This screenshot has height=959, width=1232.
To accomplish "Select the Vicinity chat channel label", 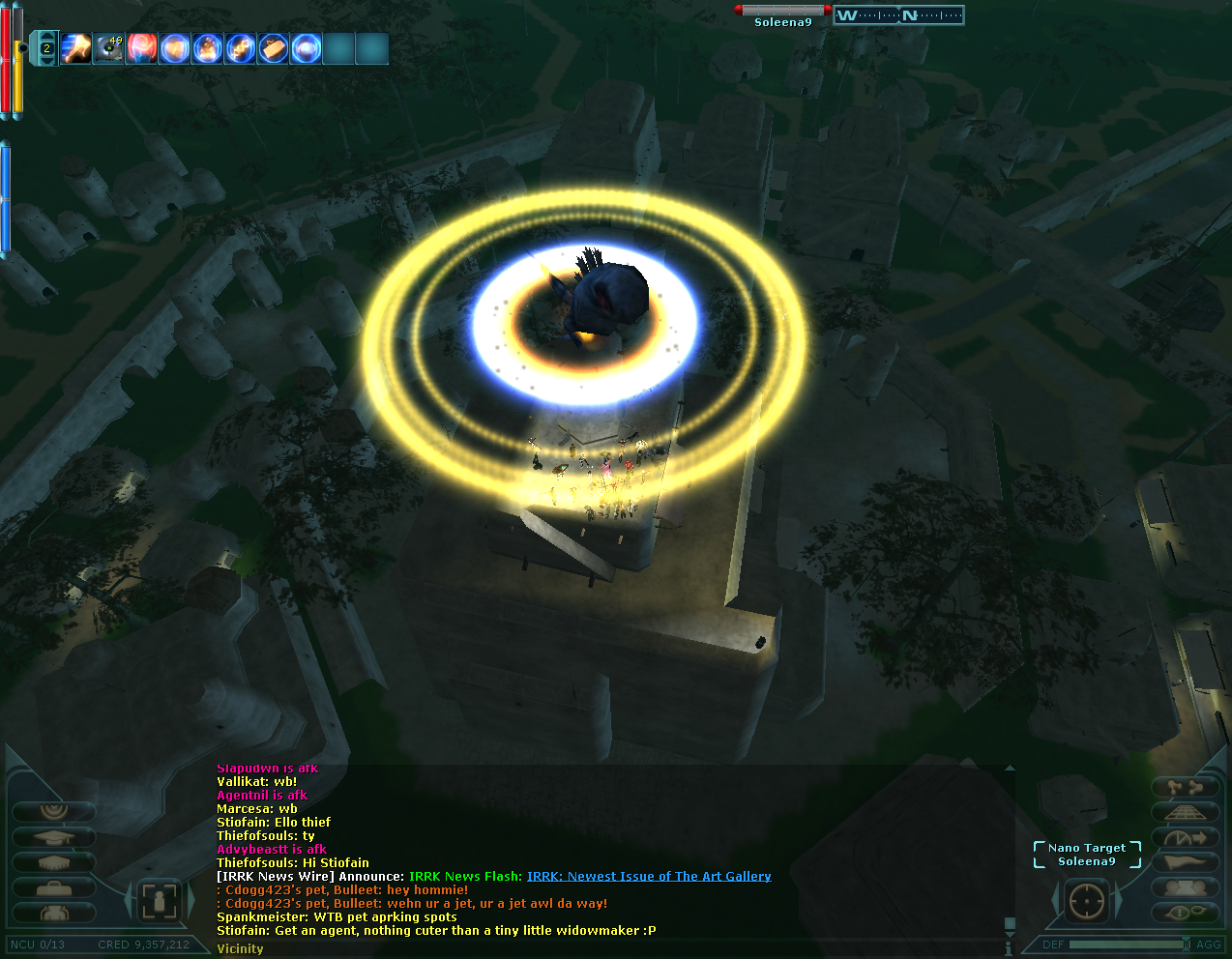I will [240, 949].
